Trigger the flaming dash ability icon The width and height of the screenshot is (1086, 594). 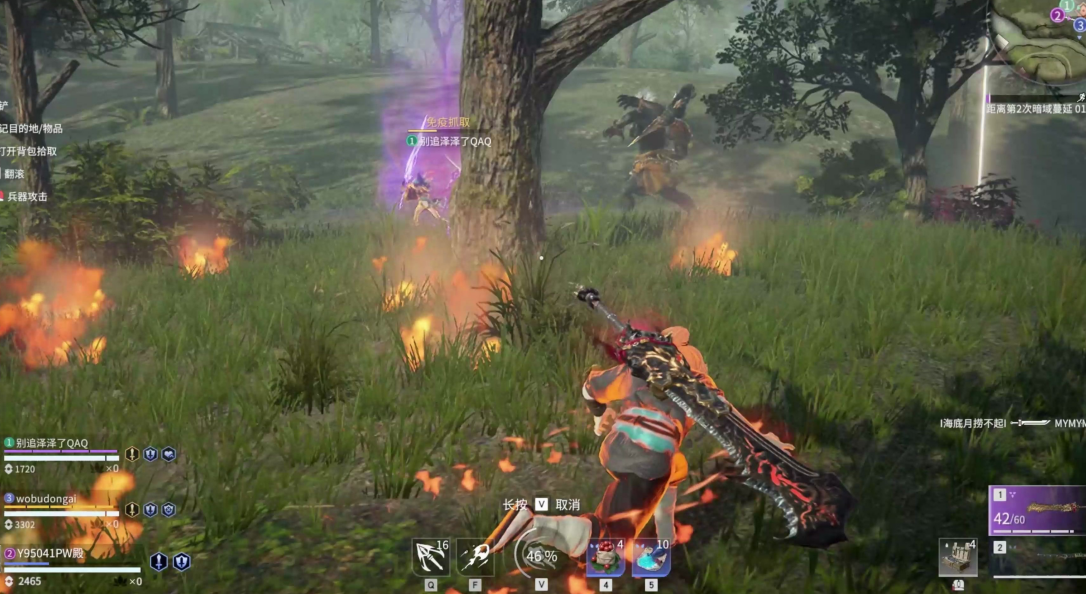pyautogui.click(x=475, y=557)
